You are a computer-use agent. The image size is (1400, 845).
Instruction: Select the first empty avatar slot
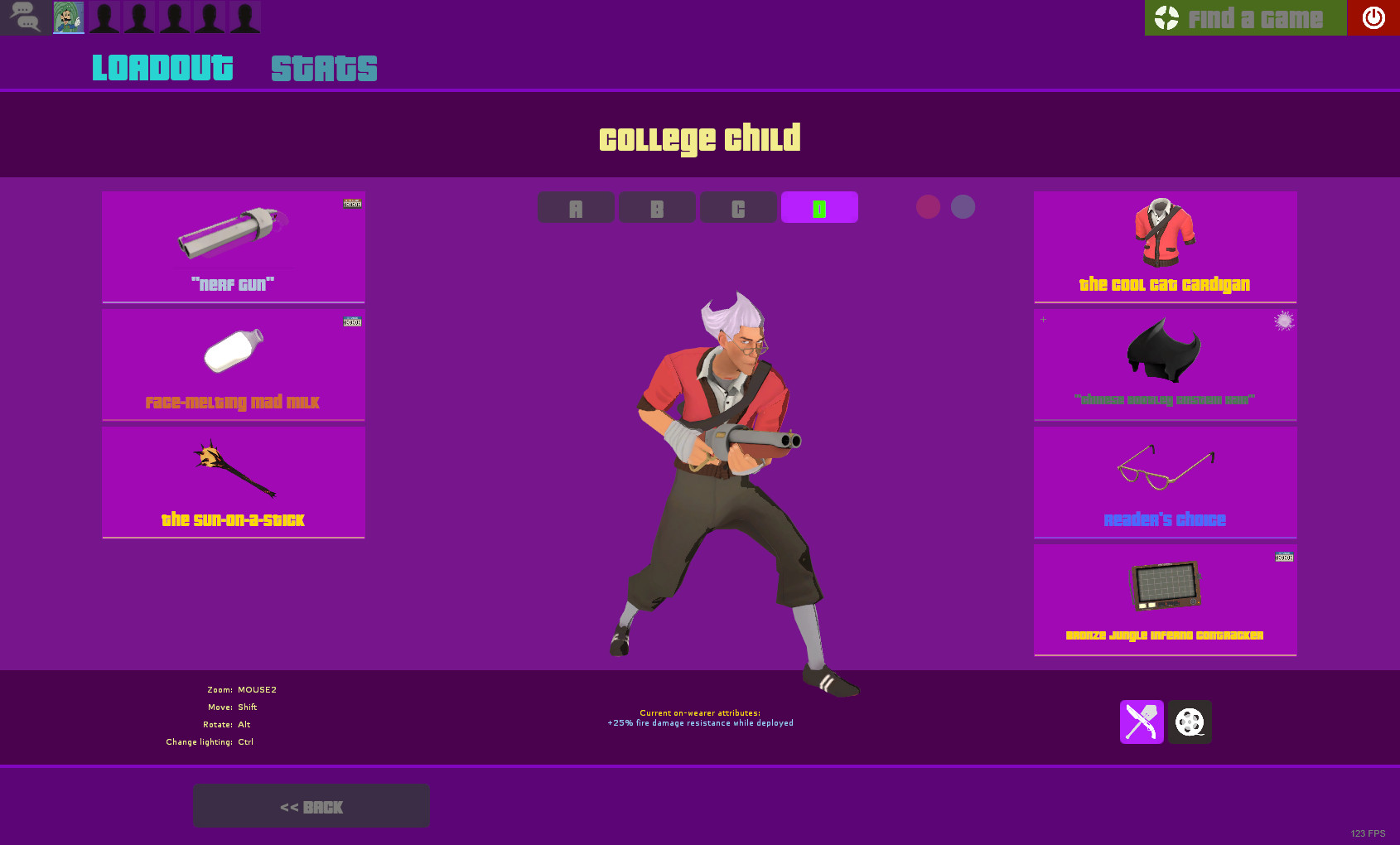(103, 17)
